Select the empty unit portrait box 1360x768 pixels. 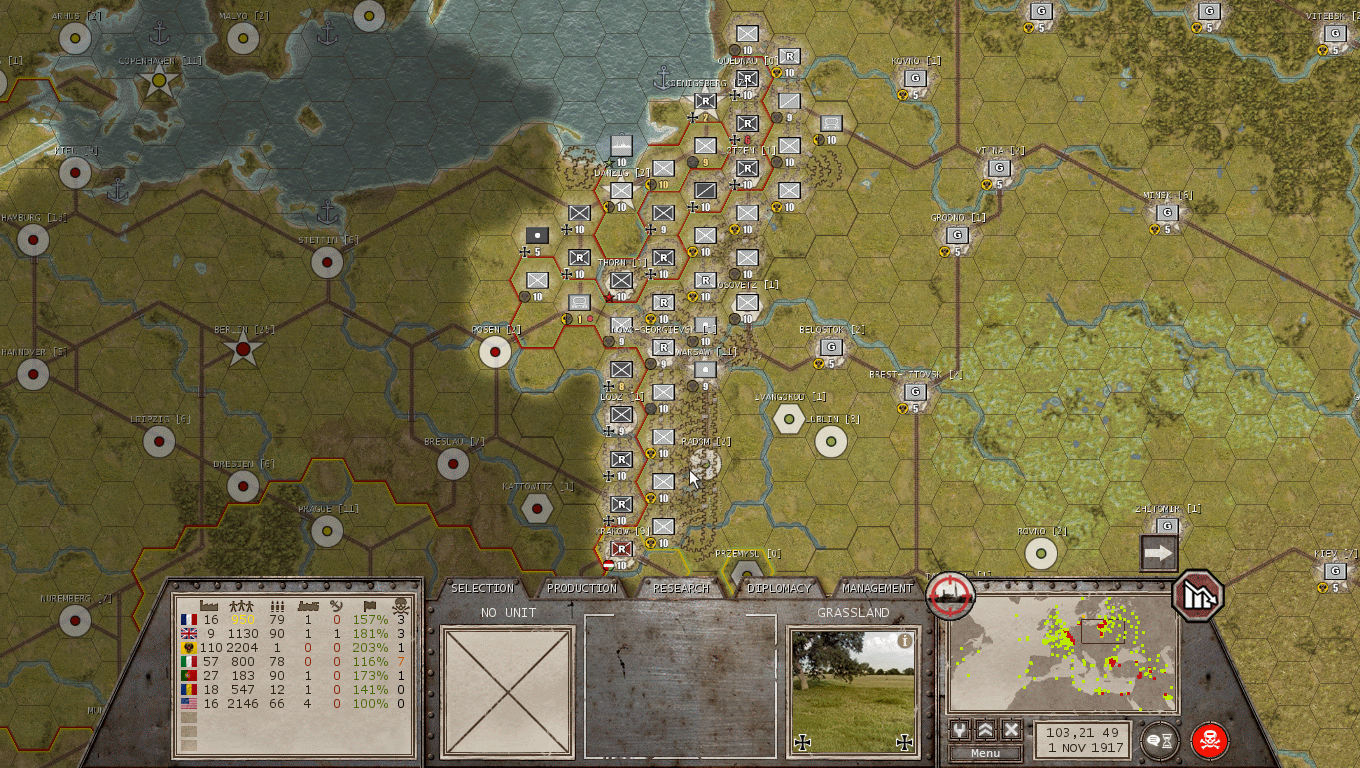(x=508, y=692)
